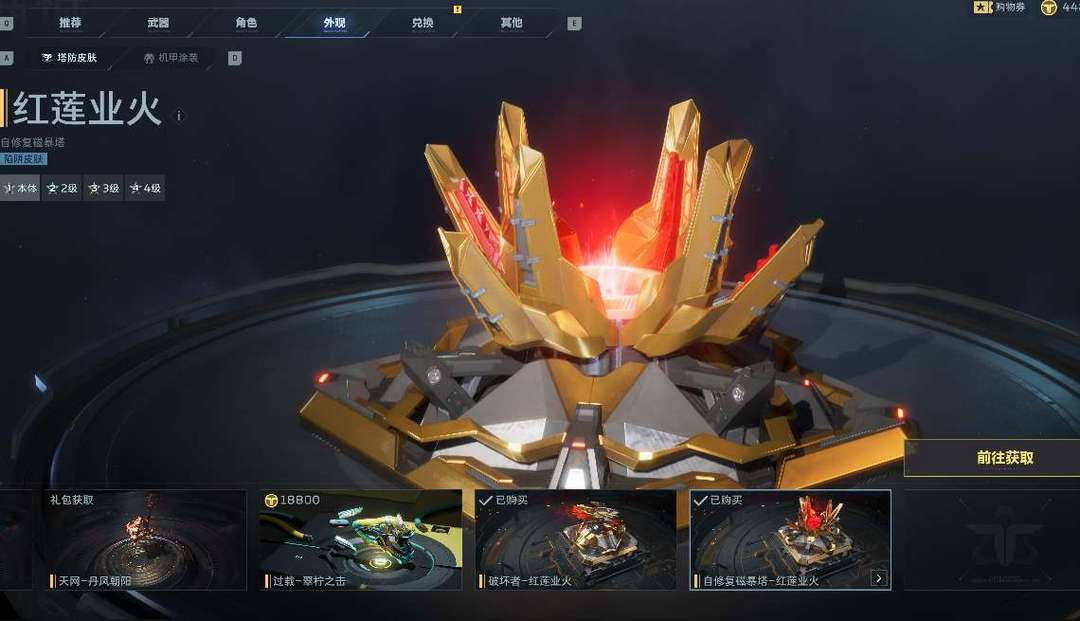Open the 购物券 currency display

point(1002,8)
